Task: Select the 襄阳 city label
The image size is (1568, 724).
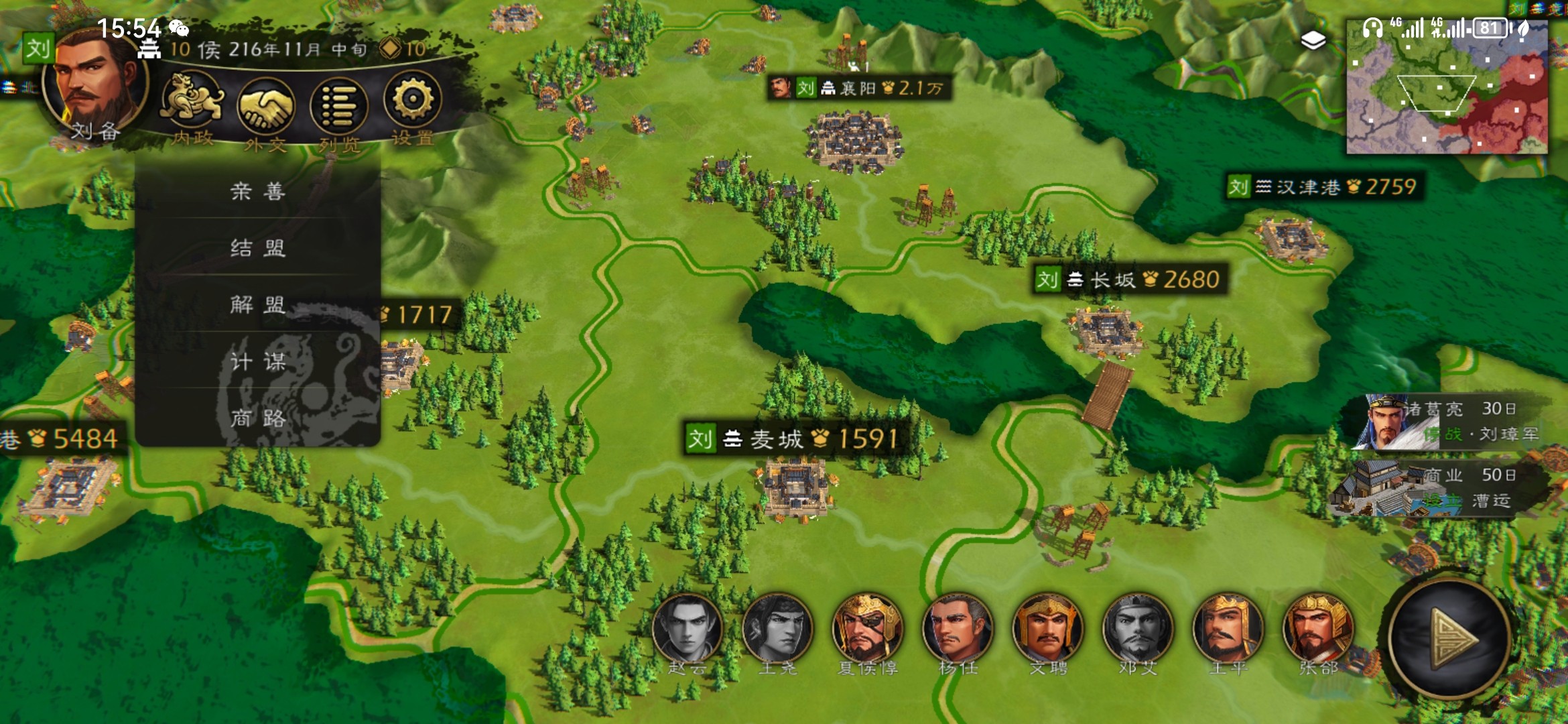Action: point(858,88)
